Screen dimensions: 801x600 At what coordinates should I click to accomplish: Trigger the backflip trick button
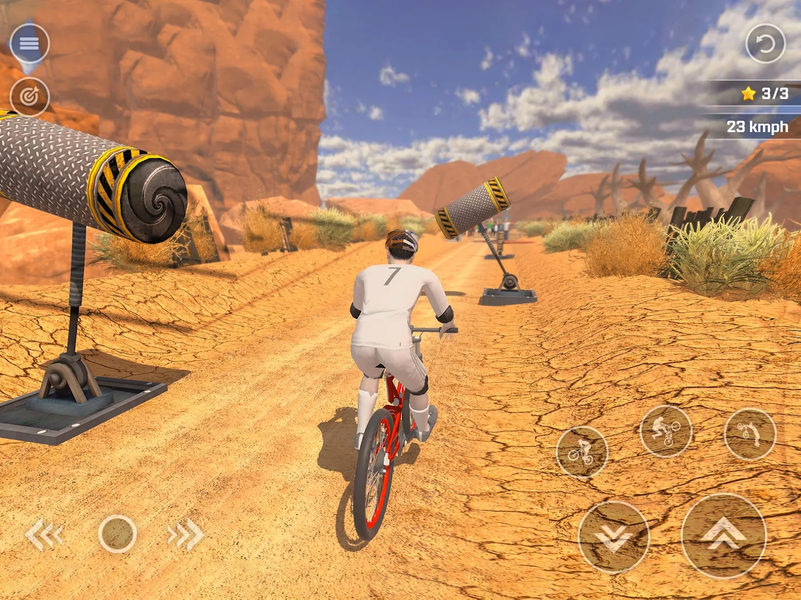click(x=749, y=434)
